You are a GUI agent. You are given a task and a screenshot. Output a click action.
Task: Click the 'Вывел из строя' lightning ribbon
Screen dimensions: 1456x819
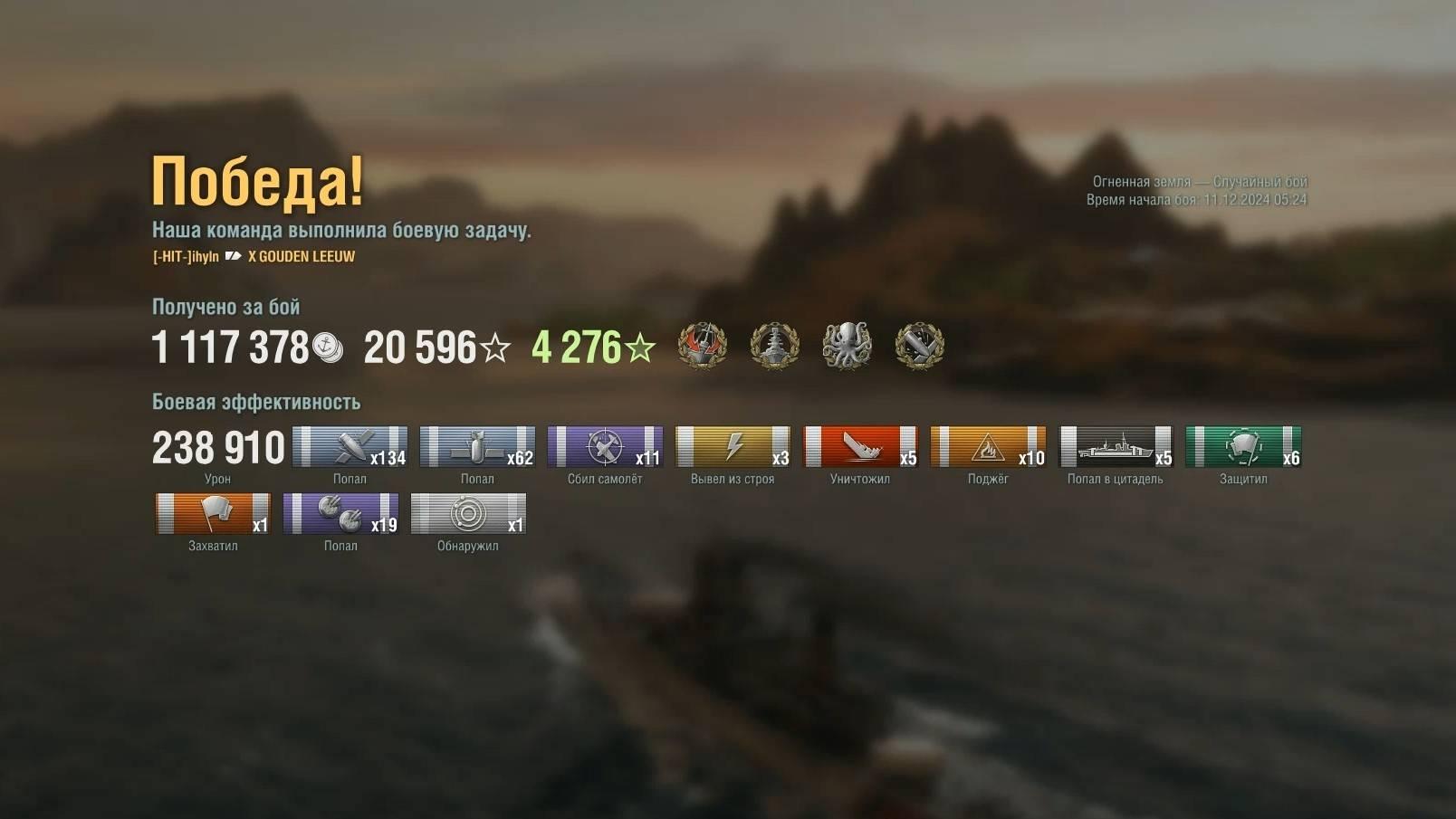click(733, 447)
